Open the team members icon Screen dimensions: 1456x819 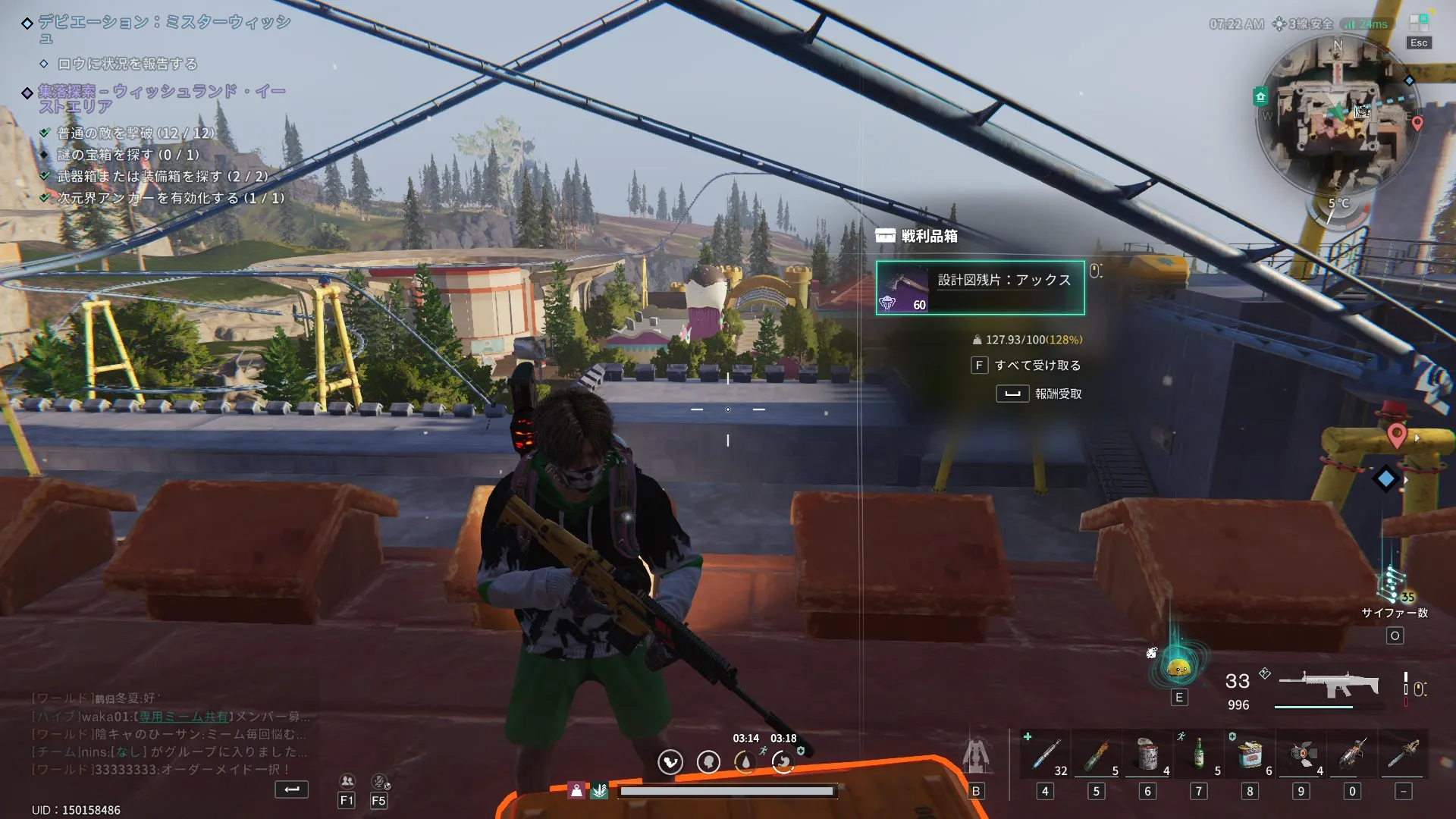point(347,781)
